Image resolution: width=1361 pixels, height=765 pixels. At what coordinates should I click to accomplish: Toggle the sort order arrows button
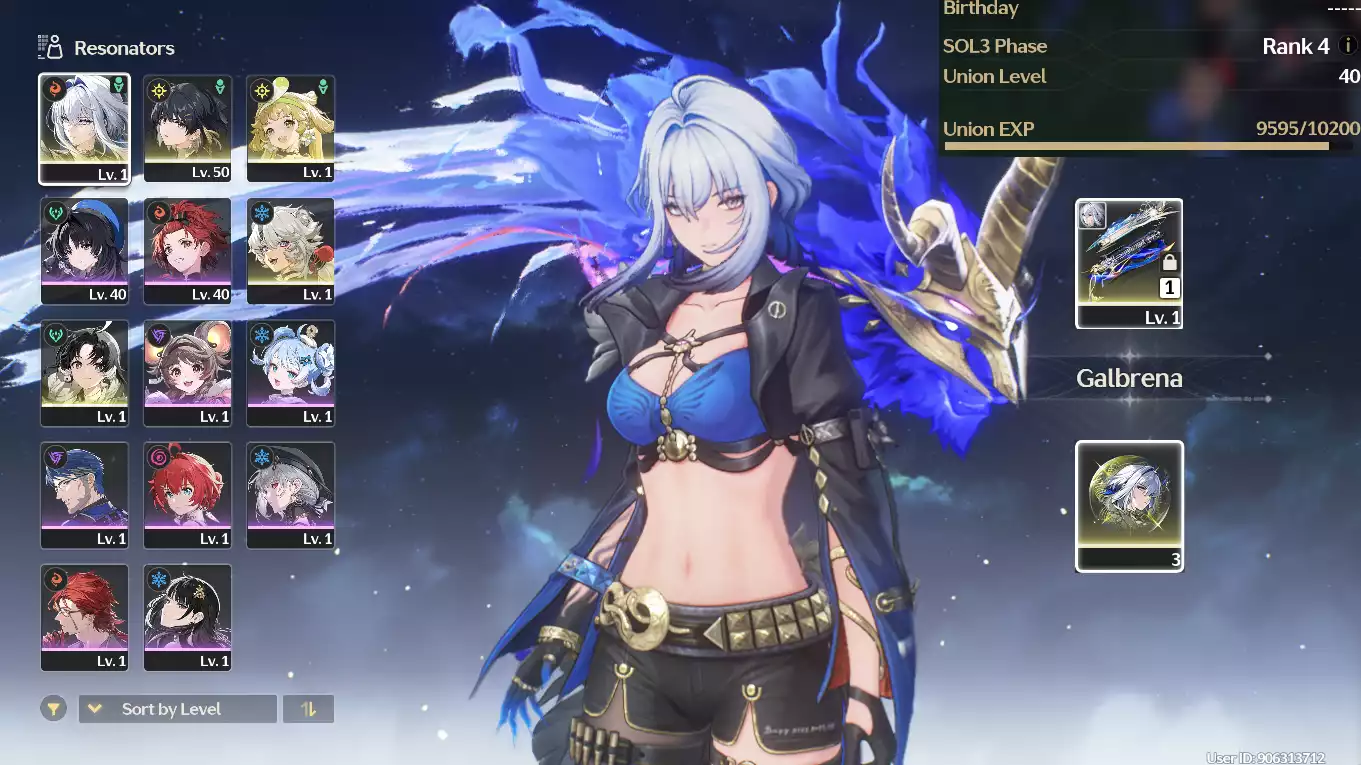tap(308, 709)
